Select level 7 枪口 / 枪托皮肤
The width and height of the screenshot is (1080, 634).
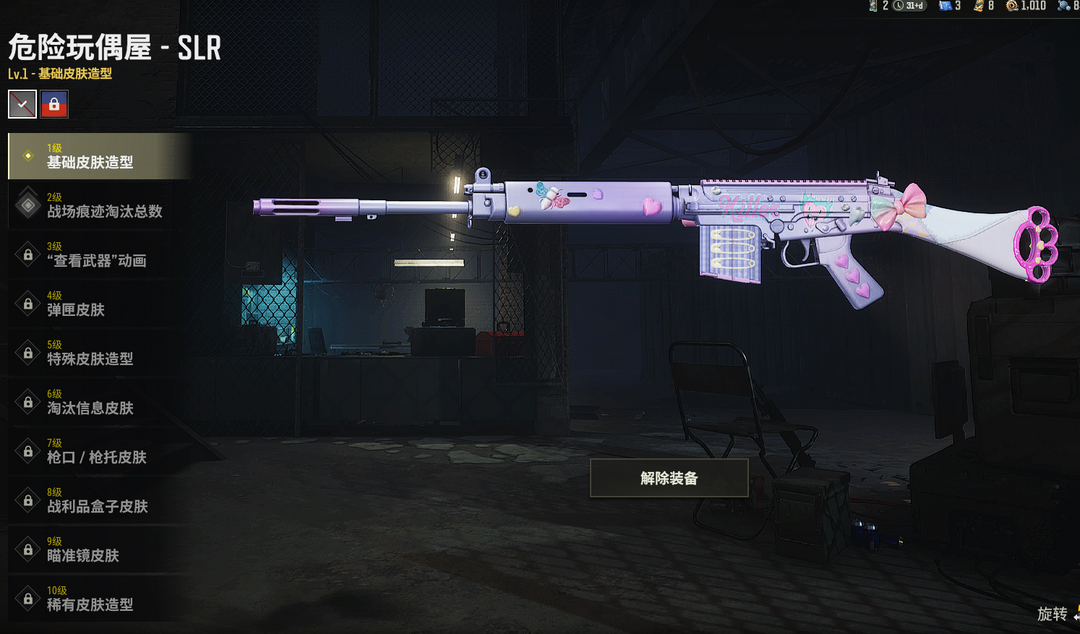pos(98,450)
